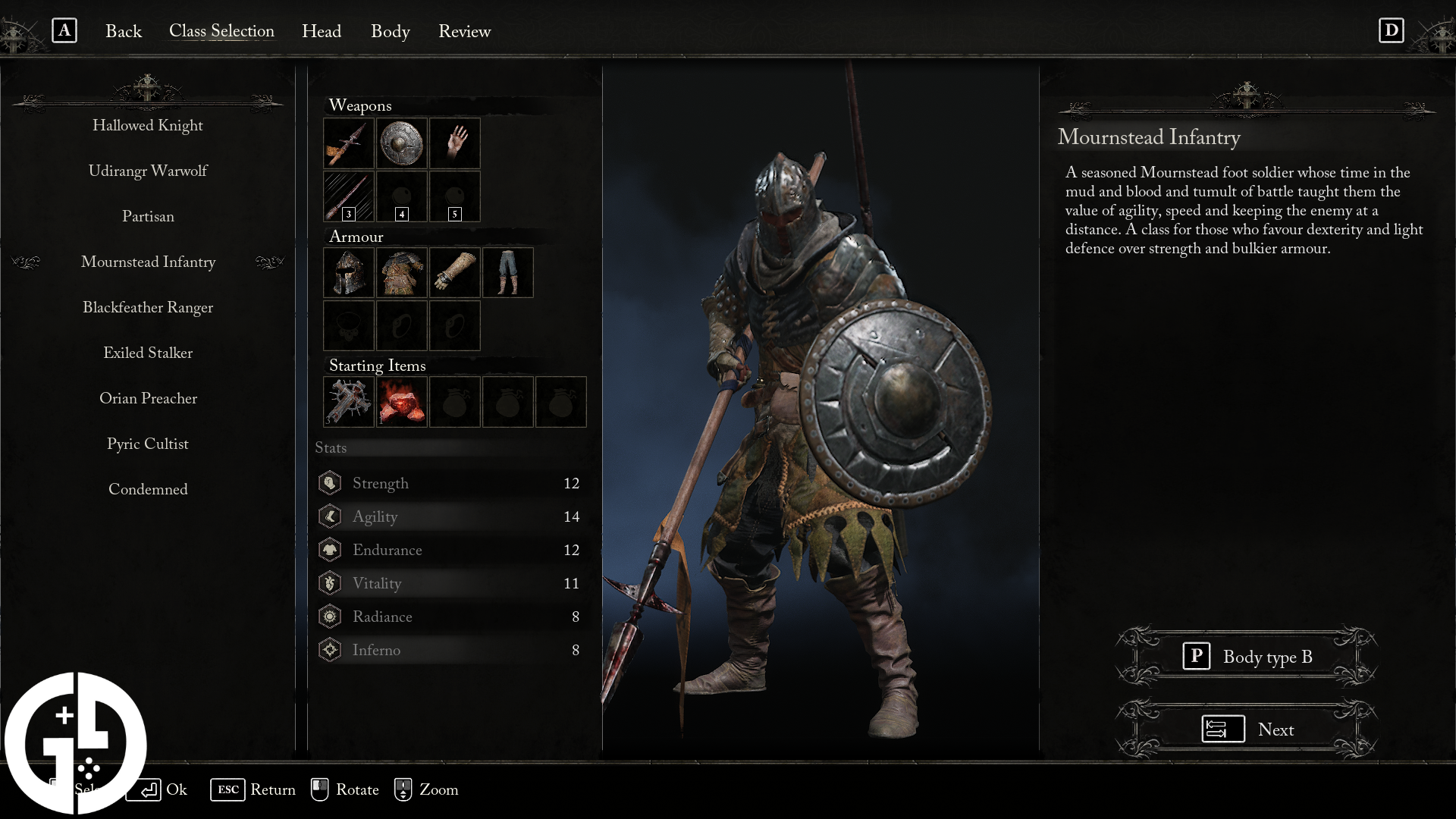
Task: Select the Condemned class
Action: [148, 489]
